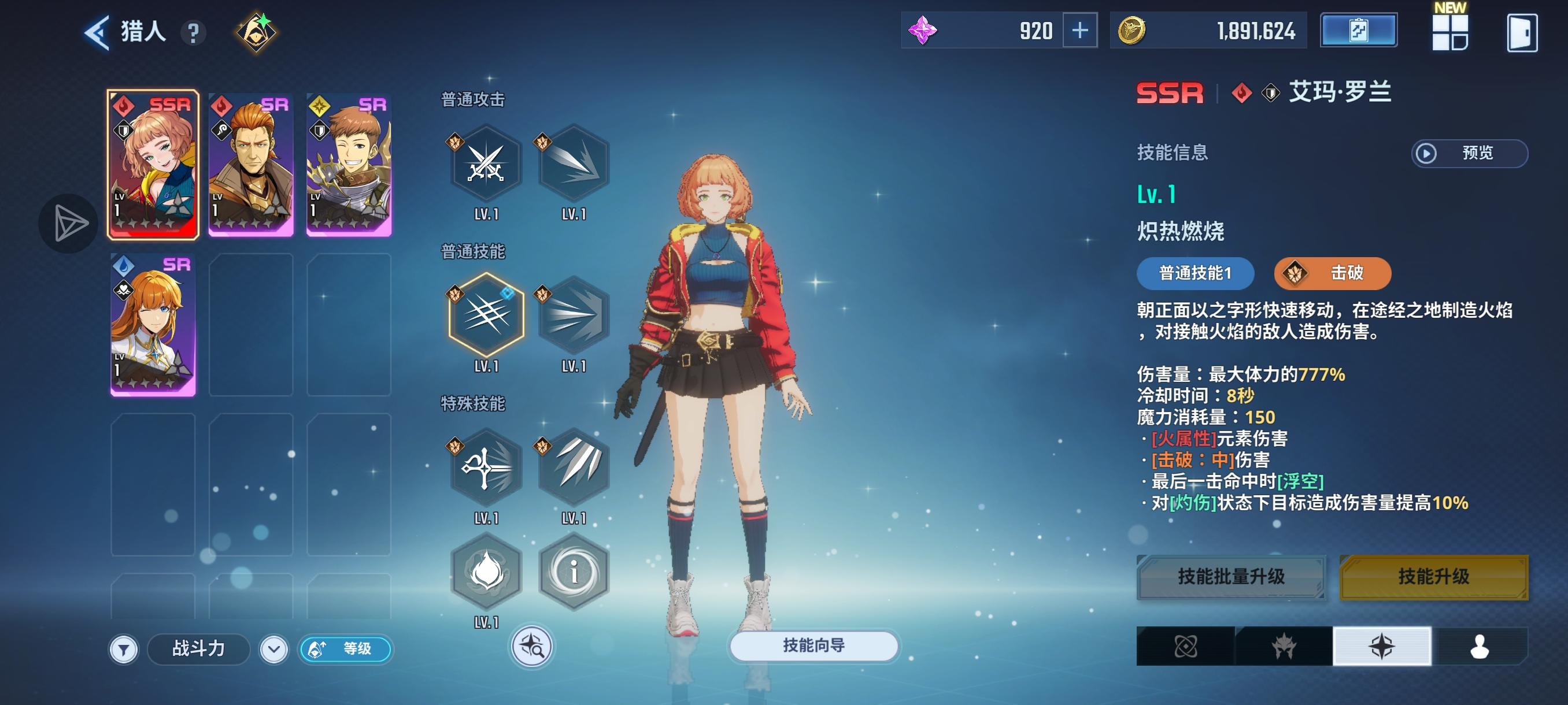Show the info hexagon skill icon

coord(574,572)
